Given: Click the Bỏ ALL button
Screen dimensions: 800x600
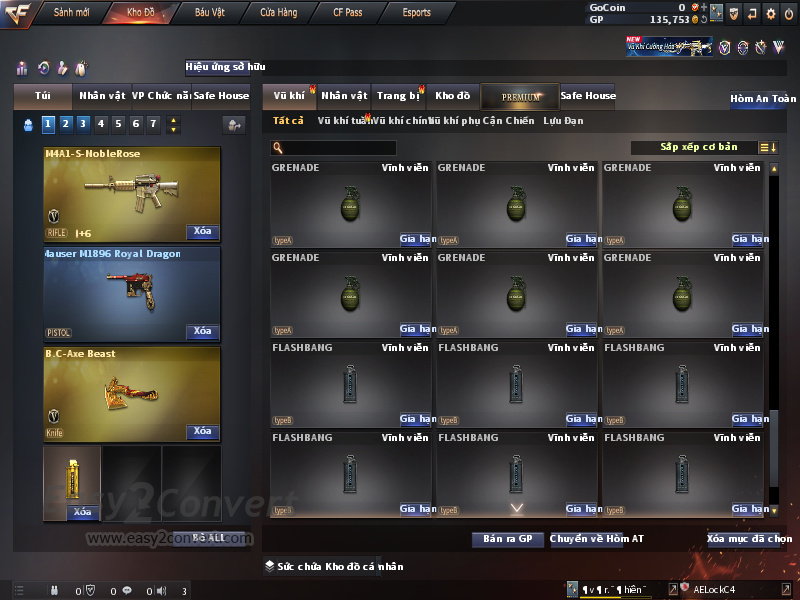Looking at the screenshot, I should [x=210, y=539].
